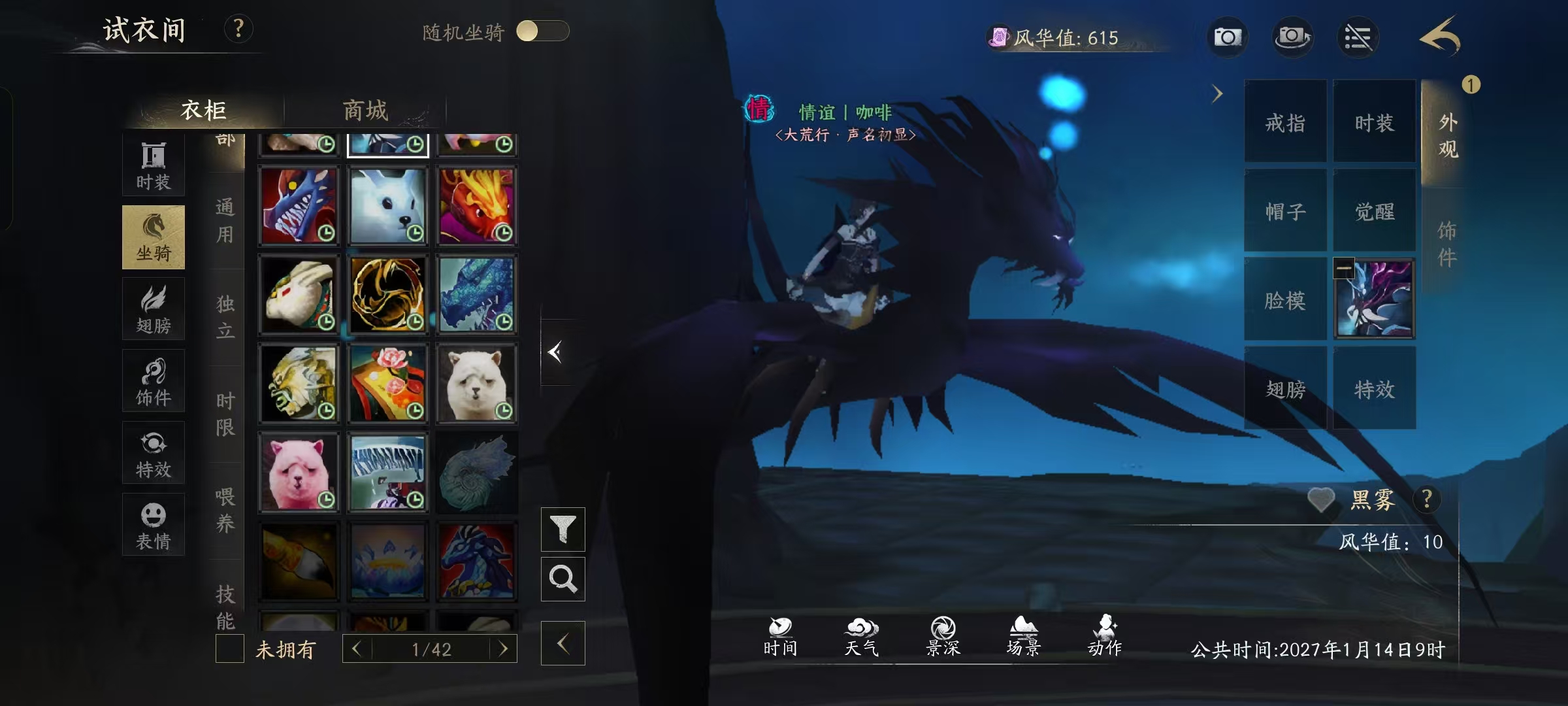The width and height of the screenshot is (1568, 706).
Task: Select the white rabbit mount thumbnail
Action: pyautogui.click(x=388, y=205)
